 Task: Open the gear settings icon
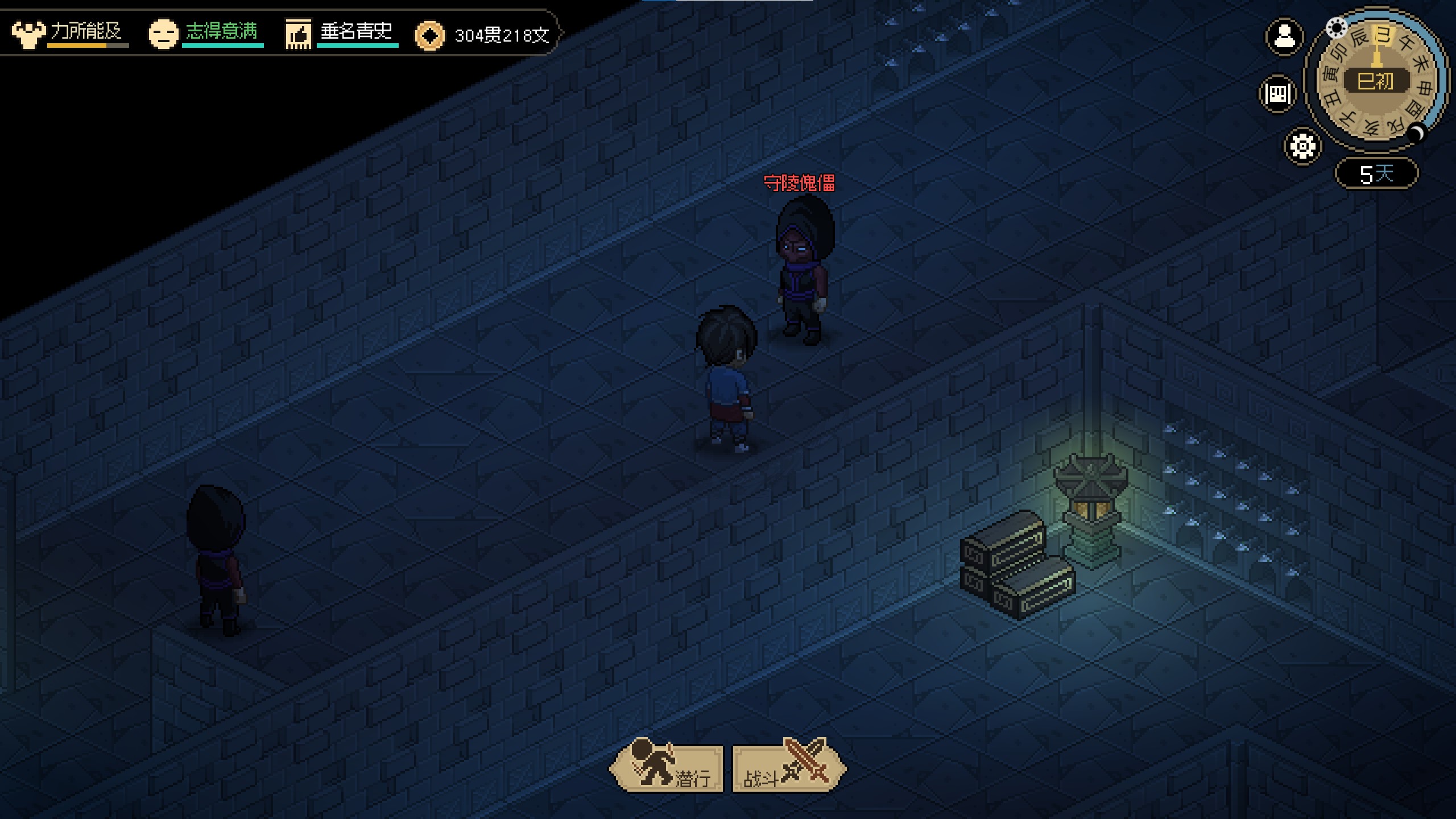click(1302, 146)
